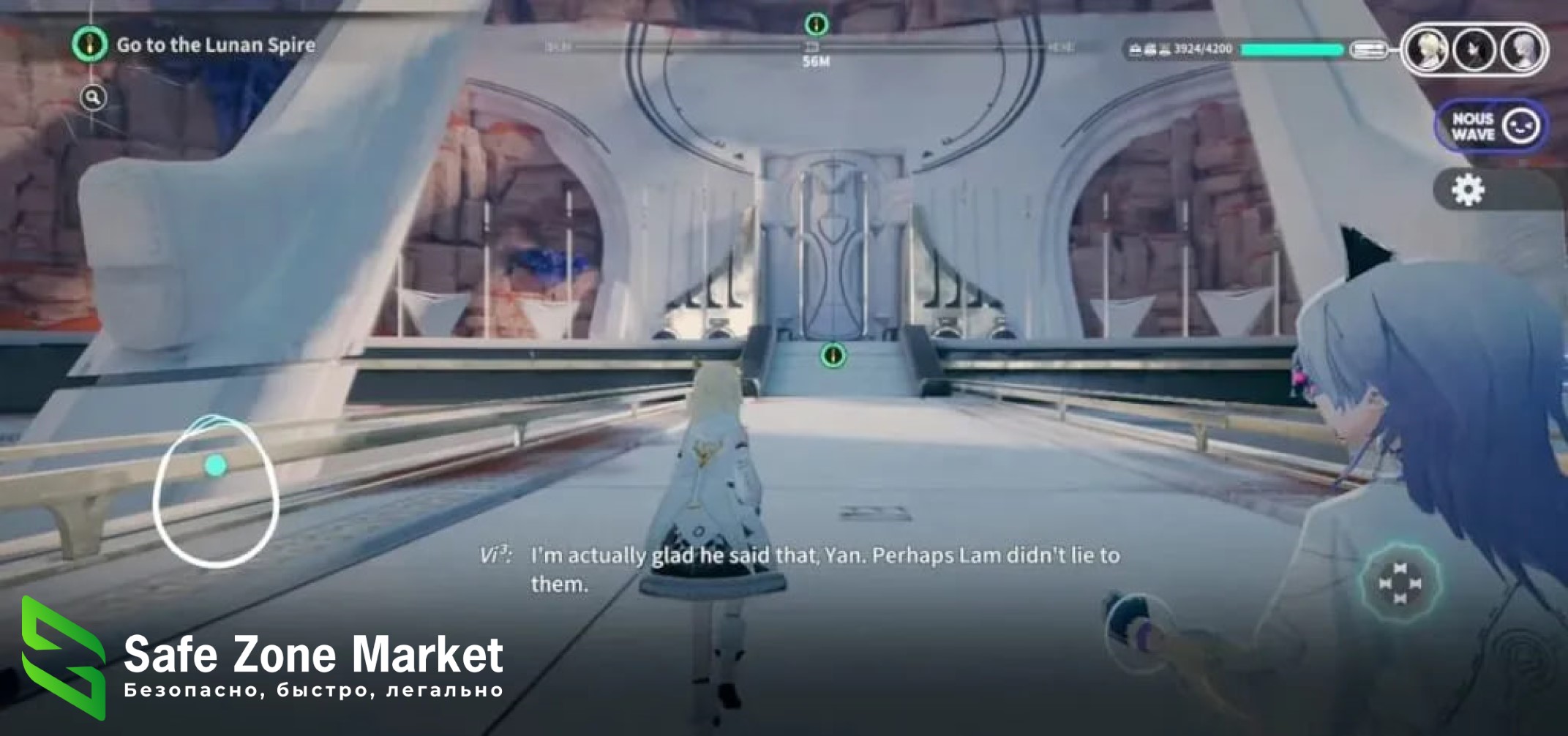Tap the virtual movement joystick
The image size is (1568, 736).
point(216,490)
